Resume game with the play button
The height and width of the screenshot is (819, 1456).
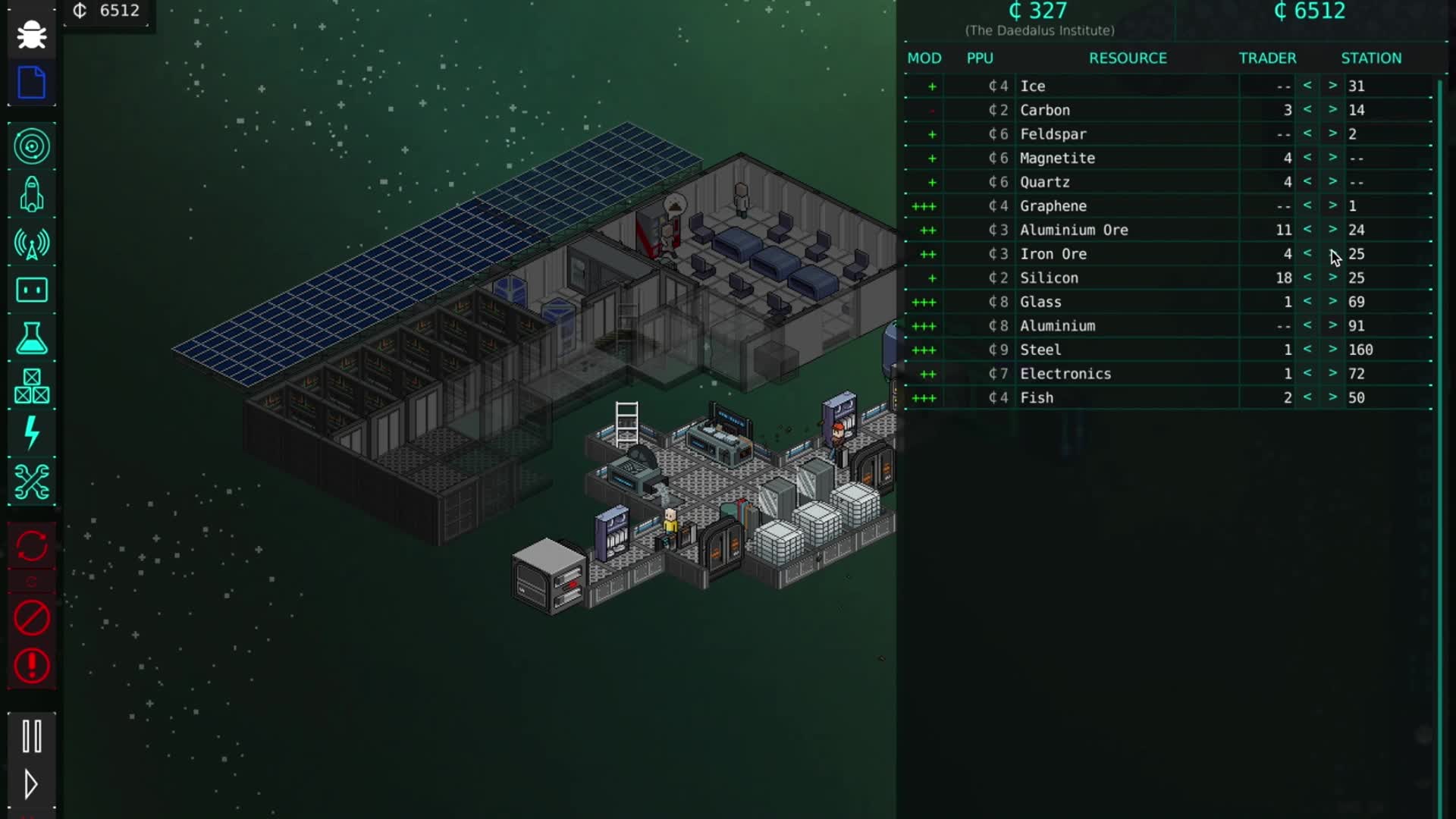[x=31, y=786]
